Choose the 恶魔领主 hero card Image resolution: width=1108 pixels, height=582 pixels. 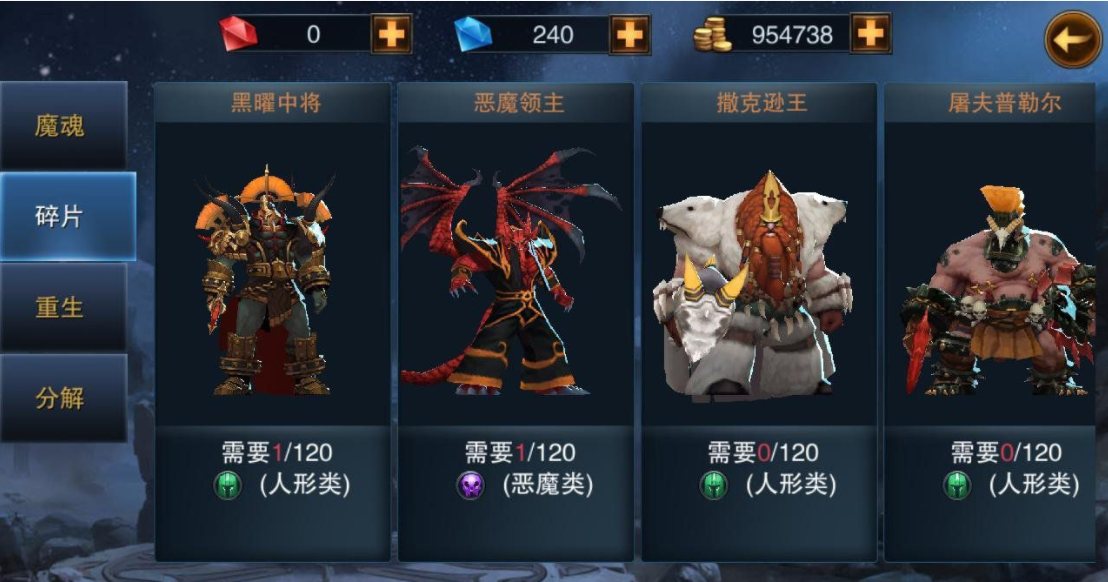point(515,320)
